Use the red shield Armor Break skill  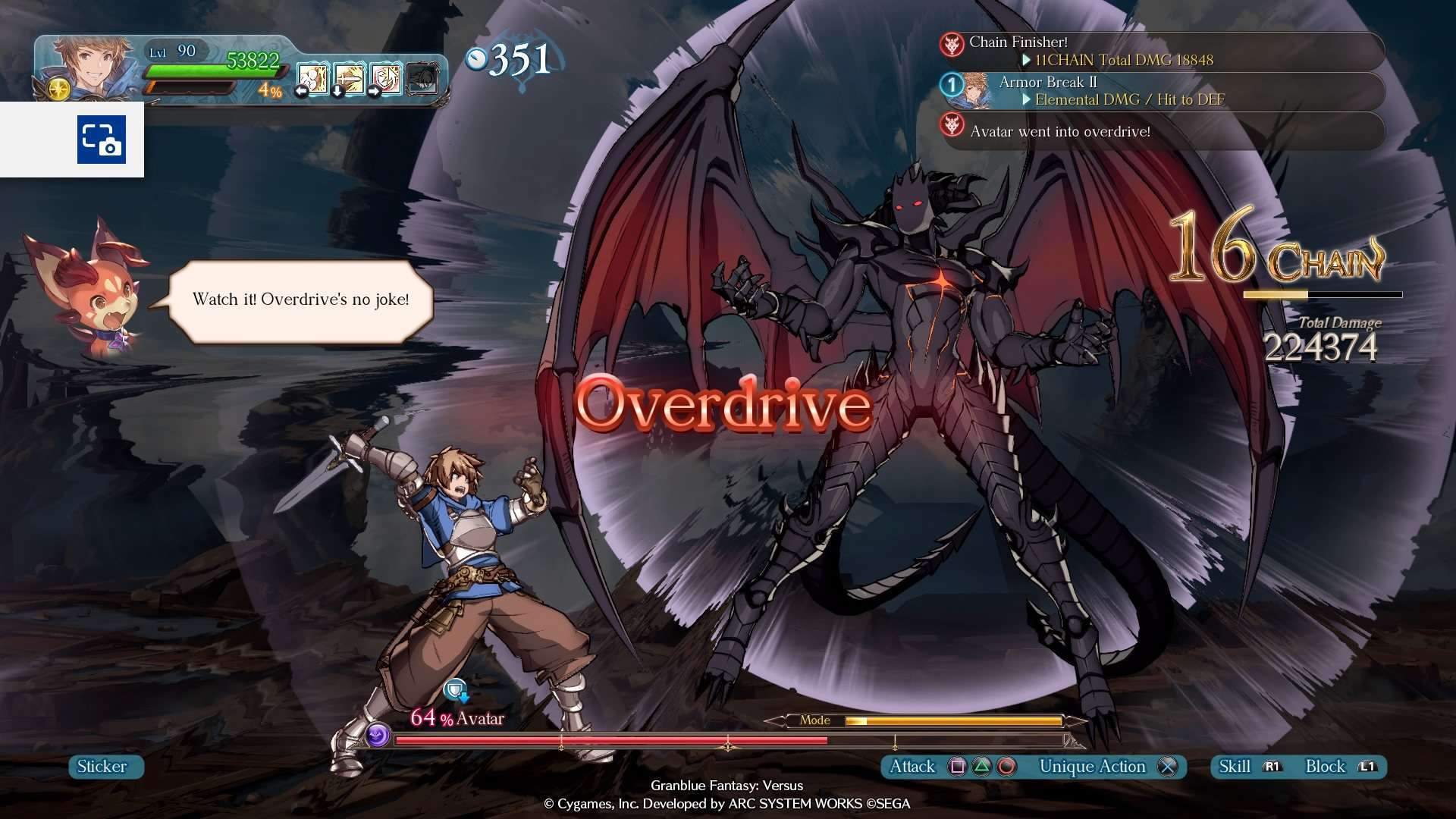pyautogui.click(x=386, y=78)
